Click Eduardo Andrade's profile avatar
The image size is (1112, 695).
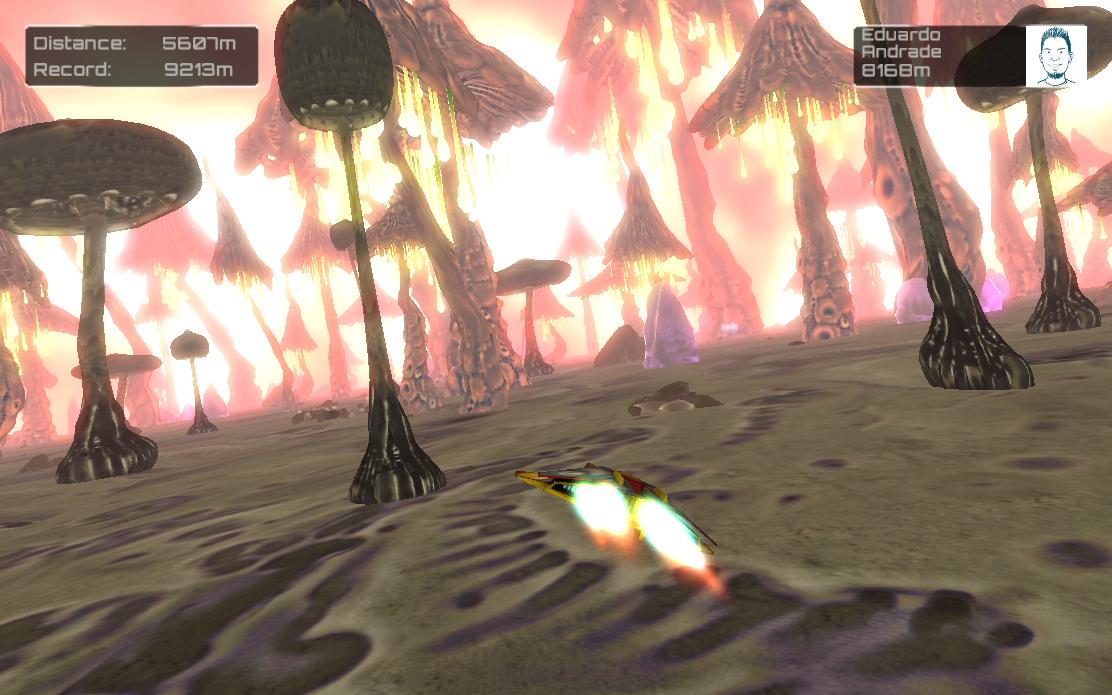tap(1055, 56)
